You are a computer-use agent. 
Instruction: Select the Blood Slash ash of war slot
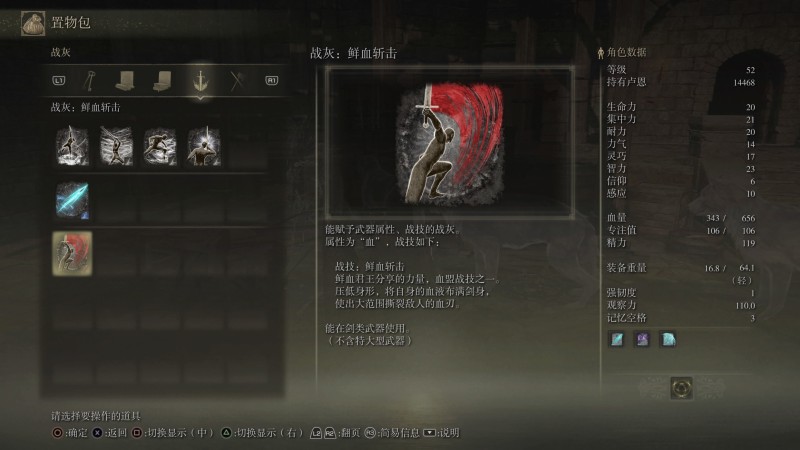72,253
